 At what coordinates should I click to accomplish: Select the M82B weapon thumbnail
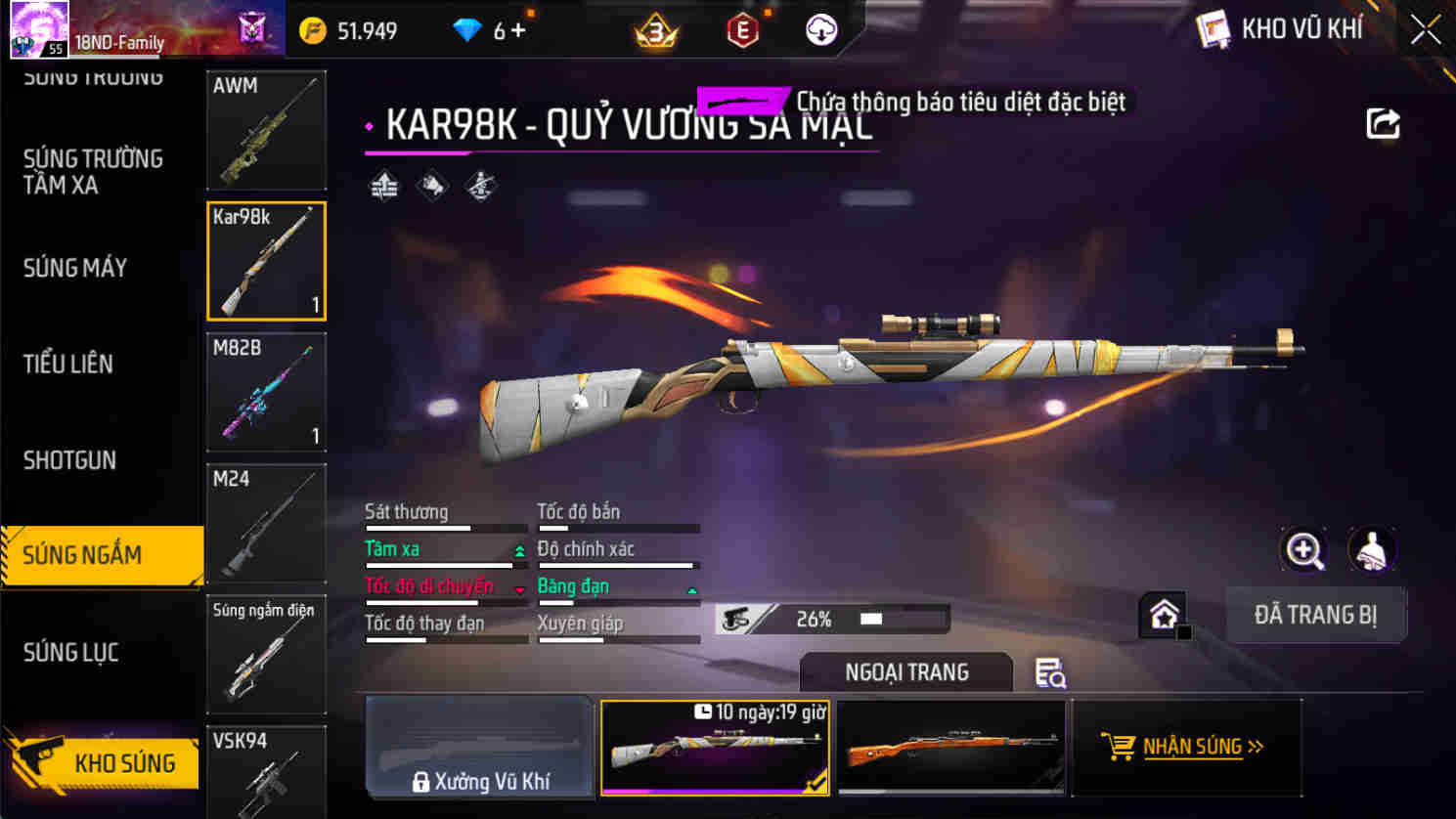(266, 392)
